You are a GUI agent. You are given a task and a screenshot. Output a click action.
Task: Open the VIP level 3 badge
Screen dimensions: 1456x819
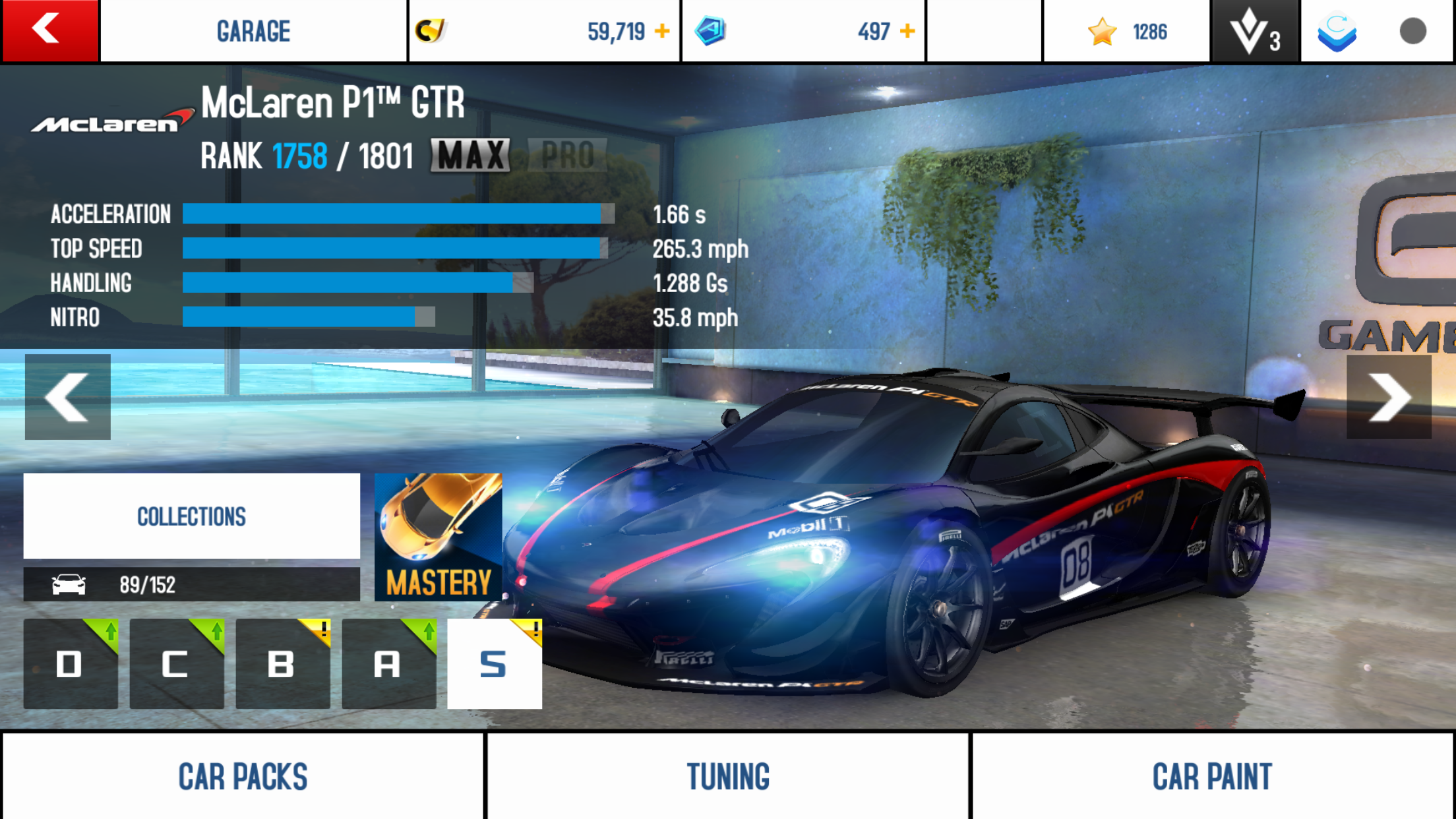1255,31
